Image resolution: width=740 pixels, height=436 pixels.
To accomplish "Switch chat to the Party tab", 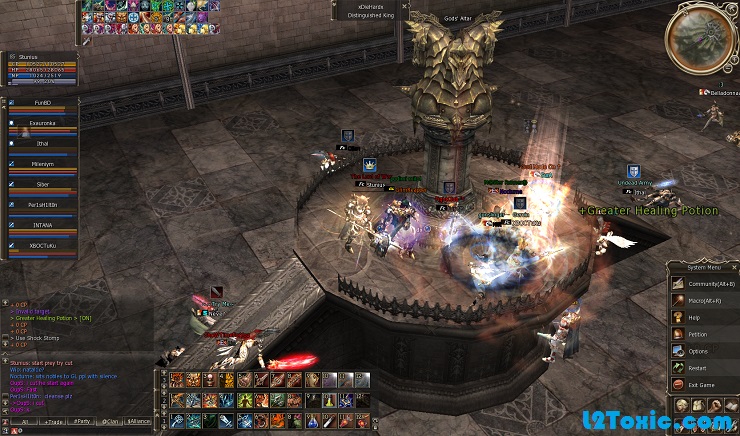I will (x=80, y=423).
